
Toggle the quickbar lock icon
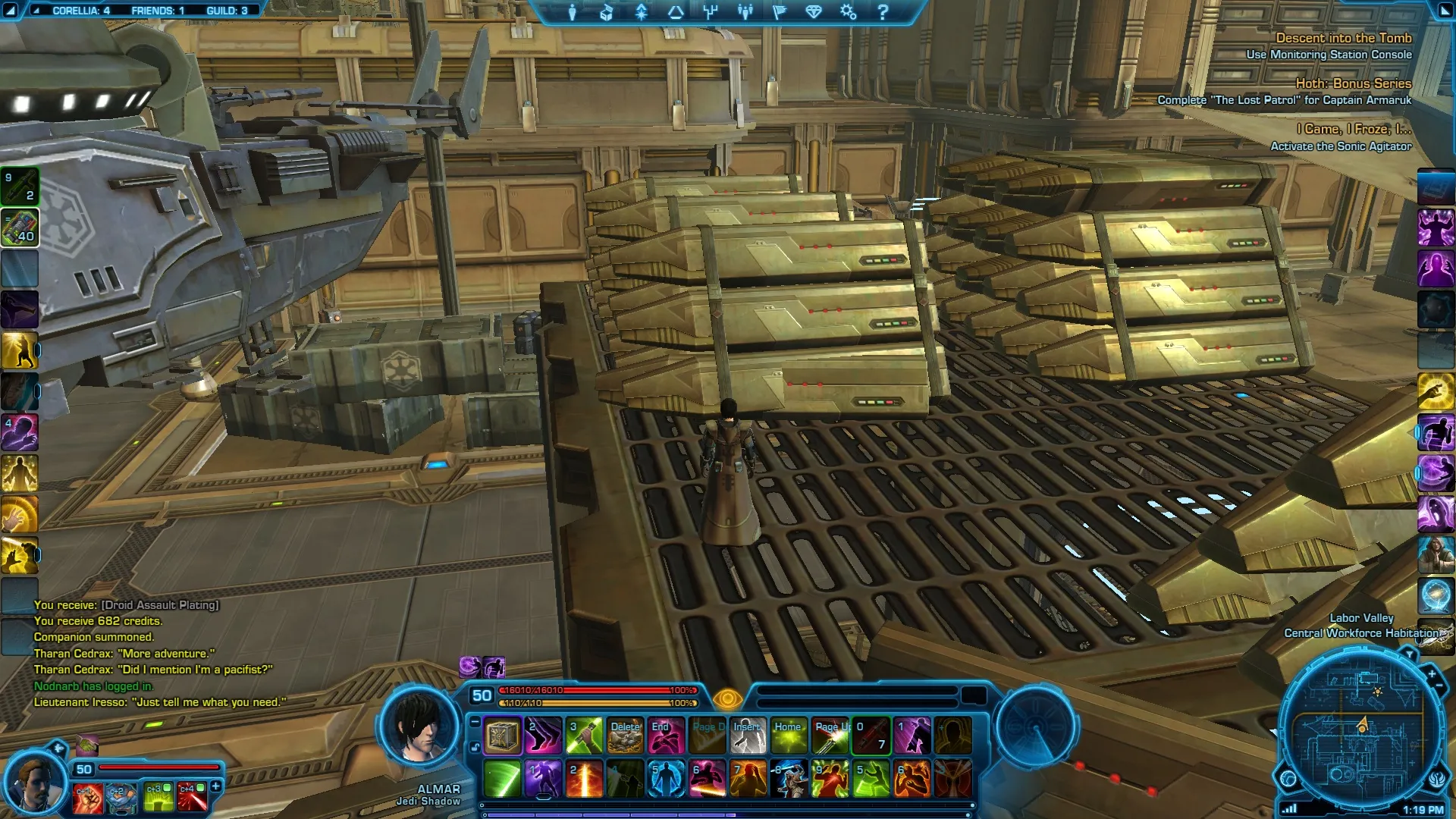[x=475, y=747]
